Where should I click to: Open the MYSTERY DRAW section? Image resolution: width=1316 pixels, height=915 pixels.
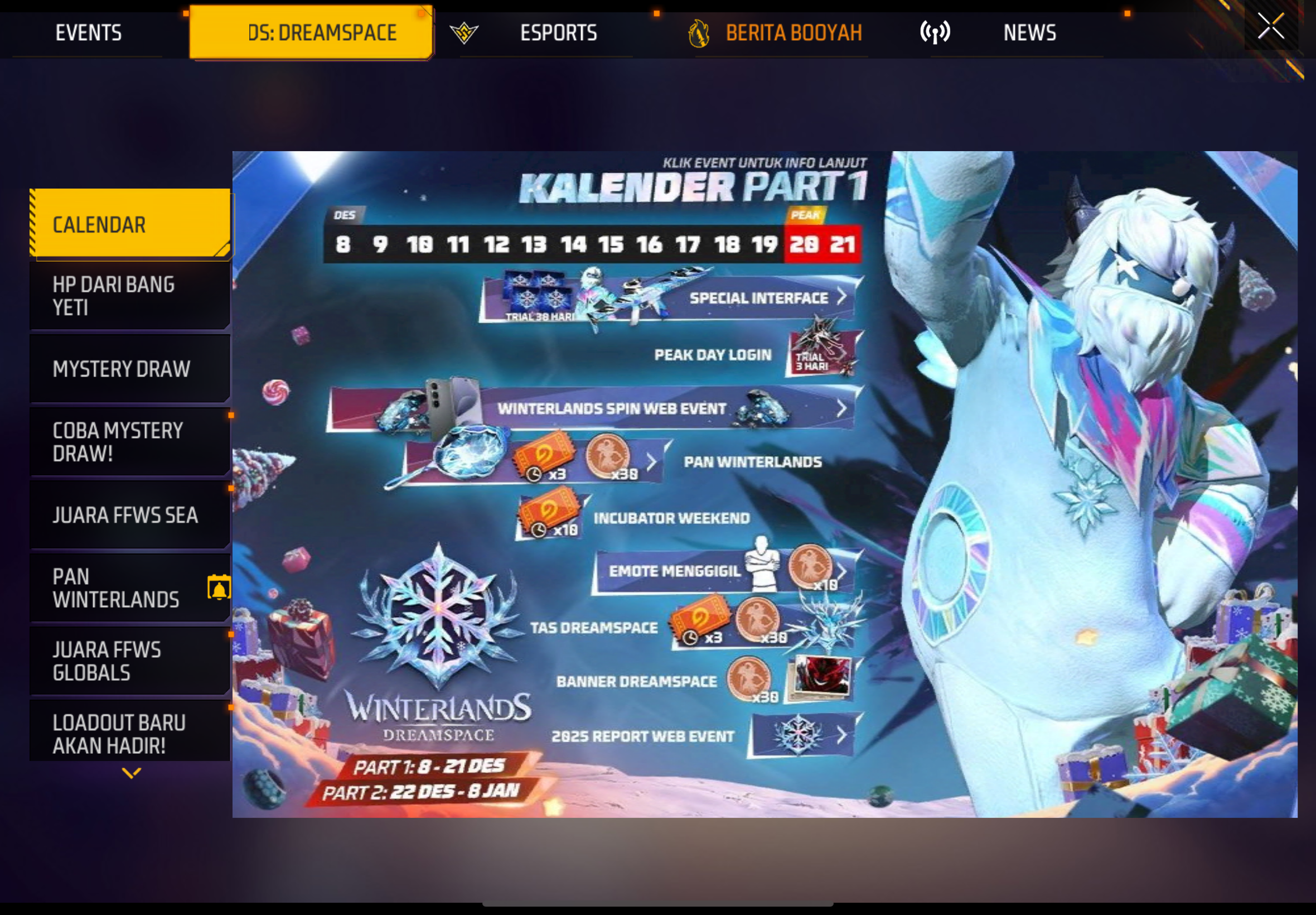(122, 369)
